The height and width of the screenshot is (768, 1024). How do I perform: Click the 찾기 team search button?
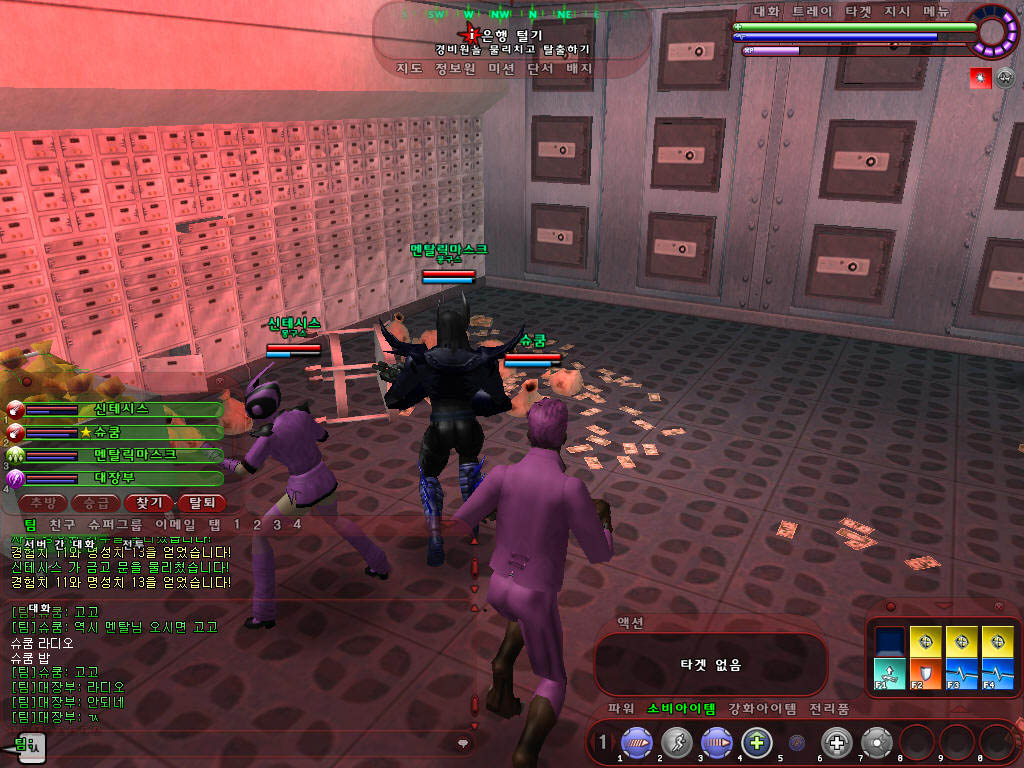(148, 502)
